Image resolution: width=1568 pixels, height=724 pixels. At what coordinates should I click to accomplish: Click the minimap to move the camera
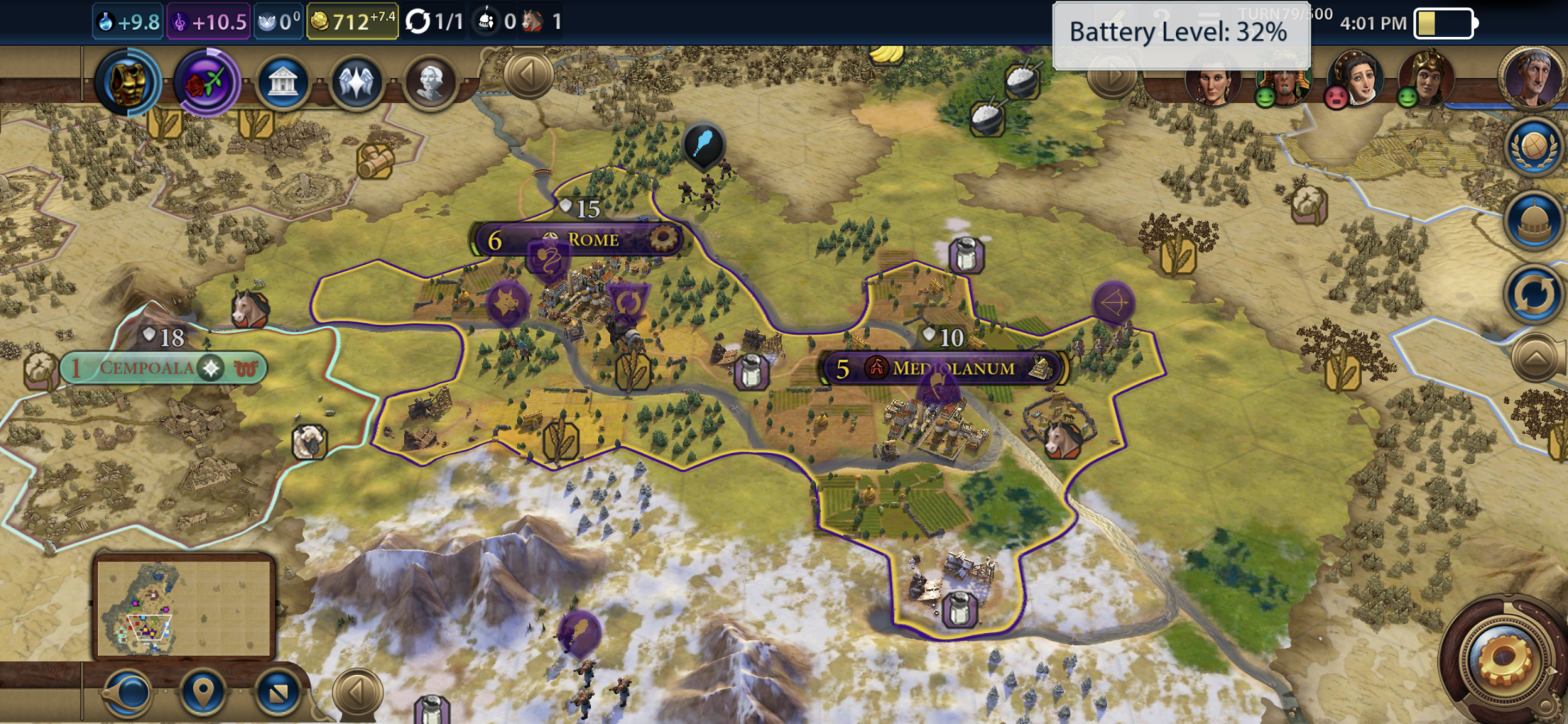click(x=184, y=607)
